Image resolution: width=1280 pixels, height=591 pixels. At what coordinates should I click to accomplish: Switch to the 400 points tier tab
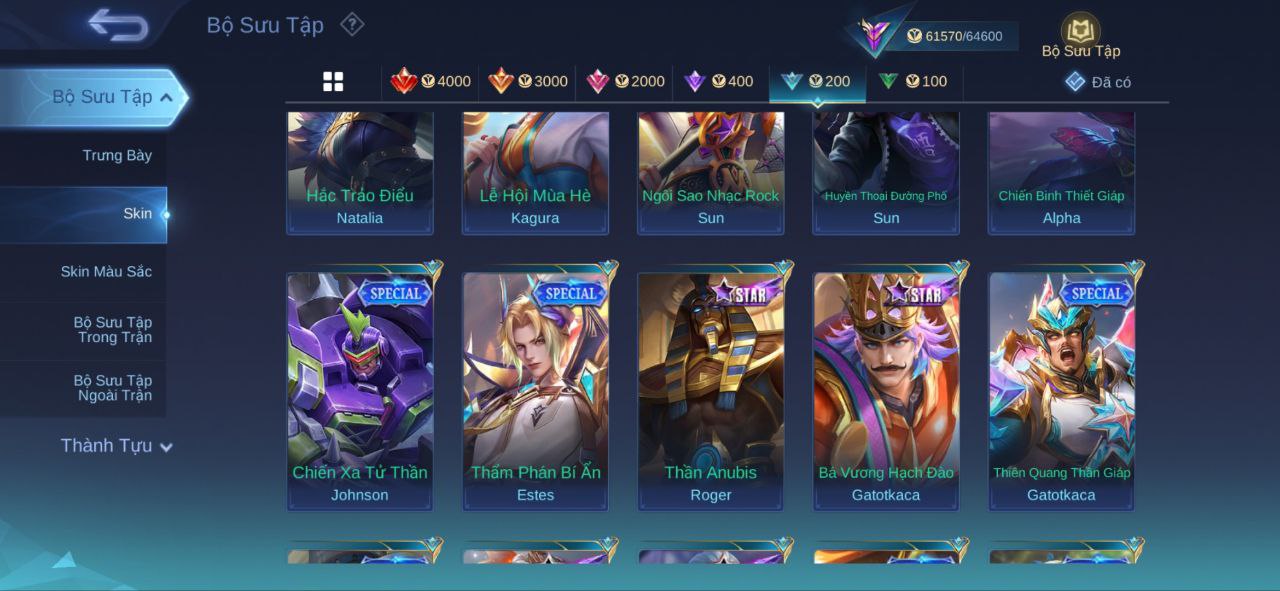719,82
